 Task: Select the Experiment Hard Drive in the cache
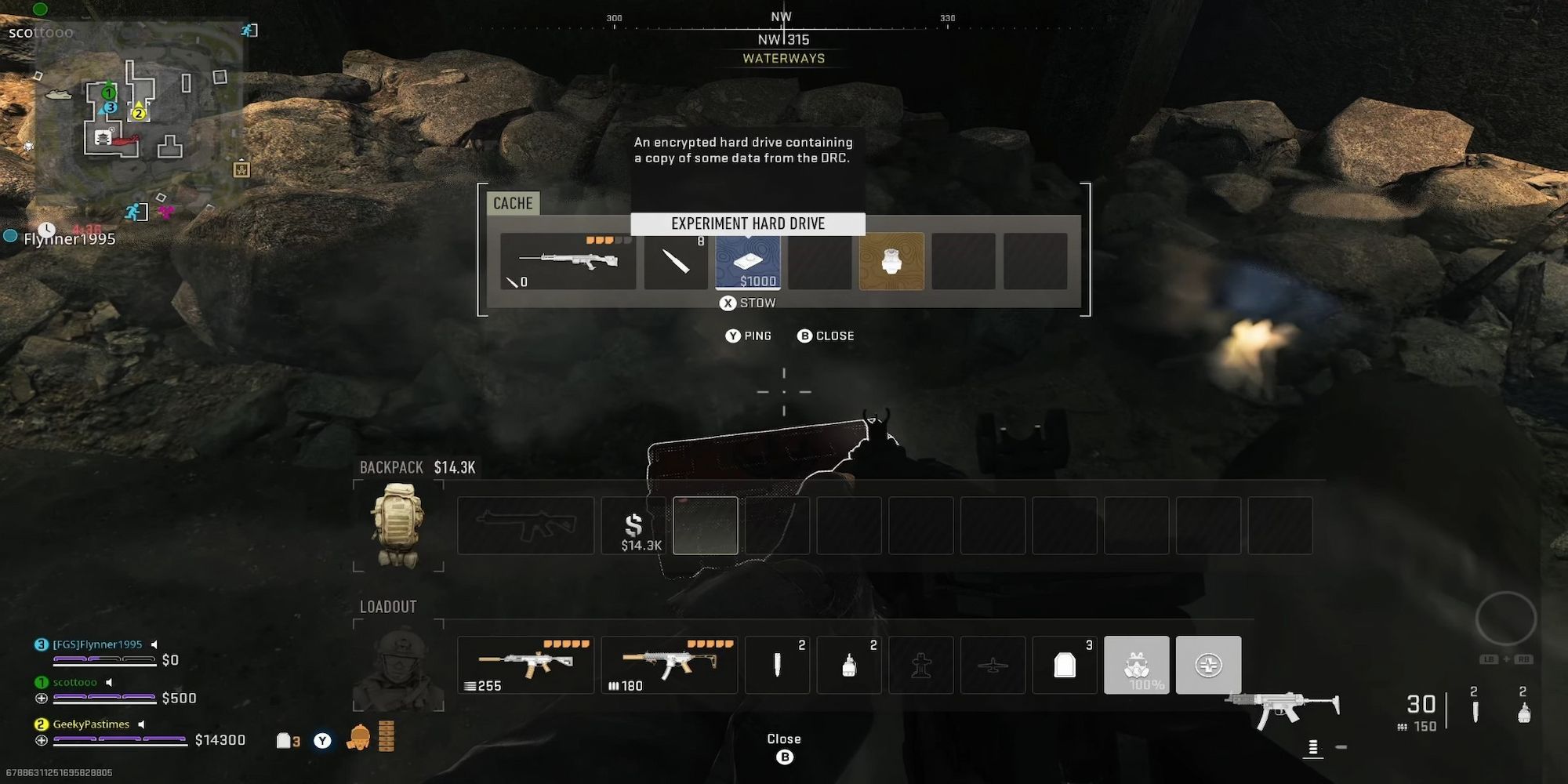pos(747,262)
